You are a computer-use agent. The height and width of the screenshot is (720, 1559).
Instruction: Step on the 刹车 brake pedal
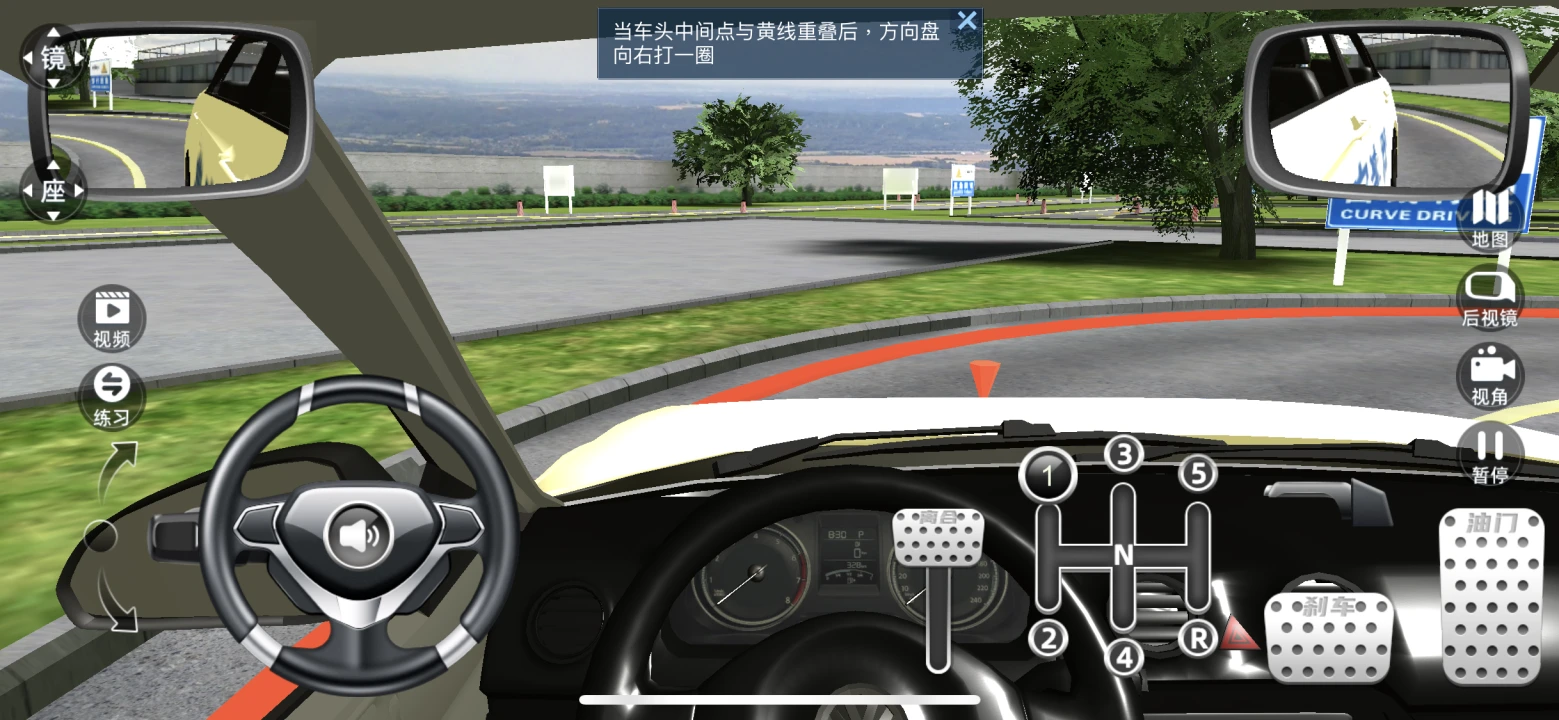1328,636
